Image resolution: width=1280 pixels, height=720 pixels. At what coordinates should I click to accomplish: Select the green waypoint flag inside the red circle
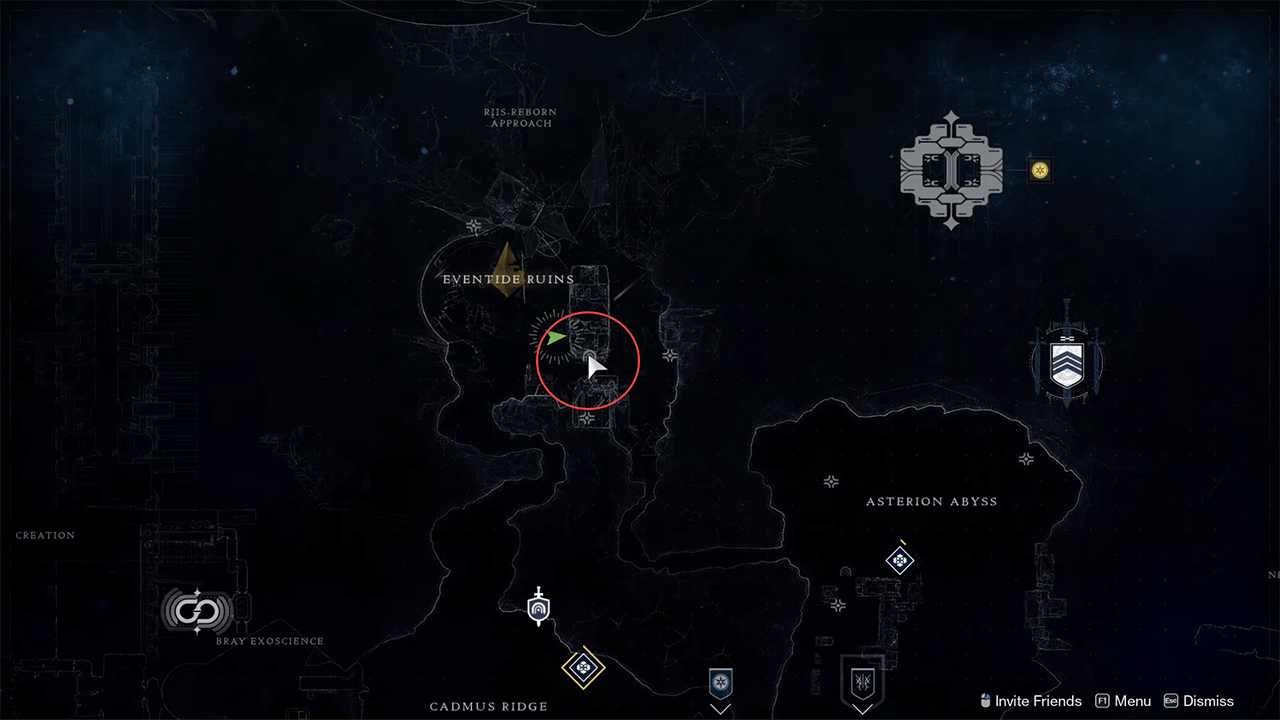click(556, 337)
